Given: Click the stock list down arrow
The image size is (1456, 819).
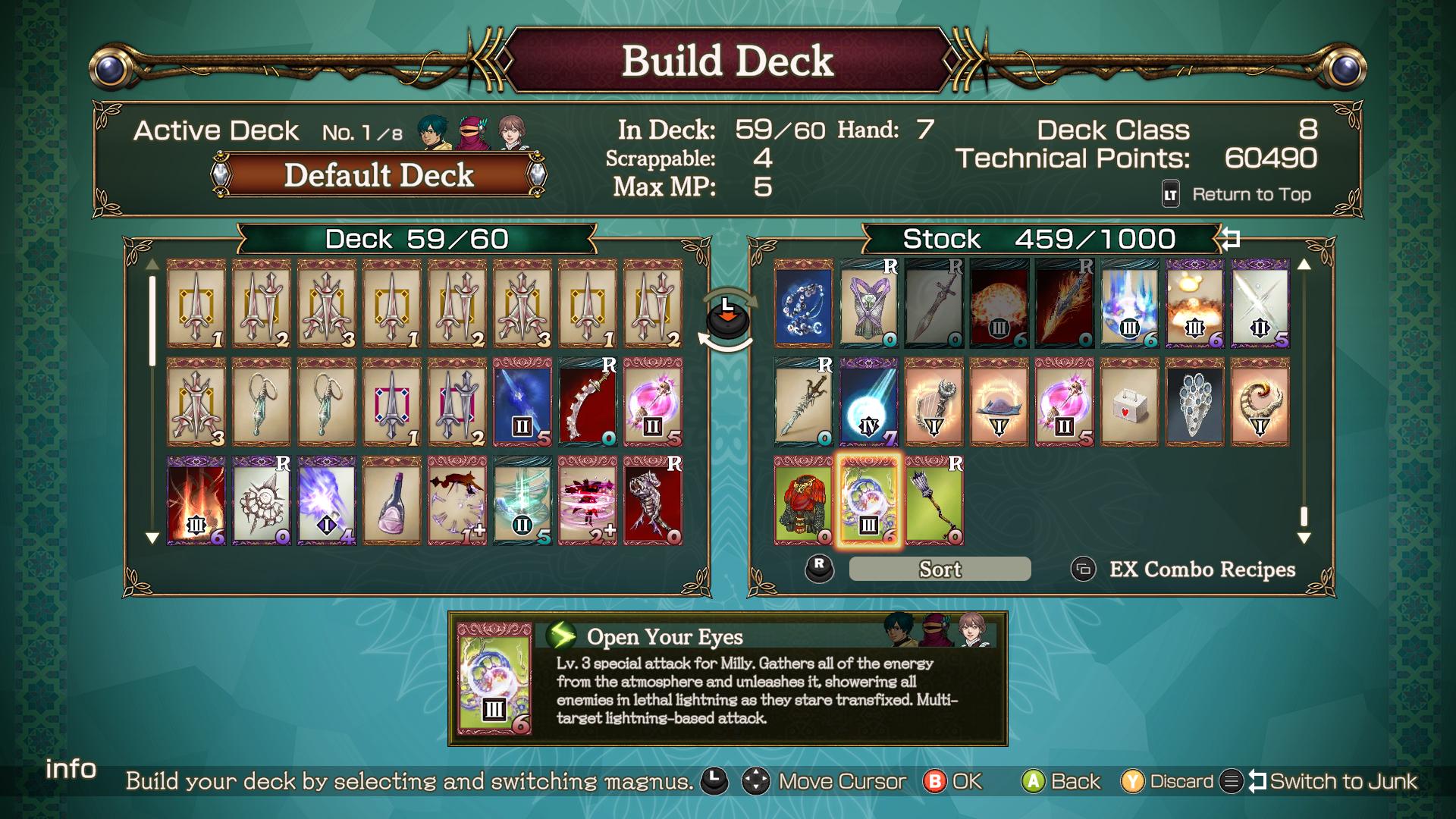Looking at the screenshot, I should coord(1304,538).
